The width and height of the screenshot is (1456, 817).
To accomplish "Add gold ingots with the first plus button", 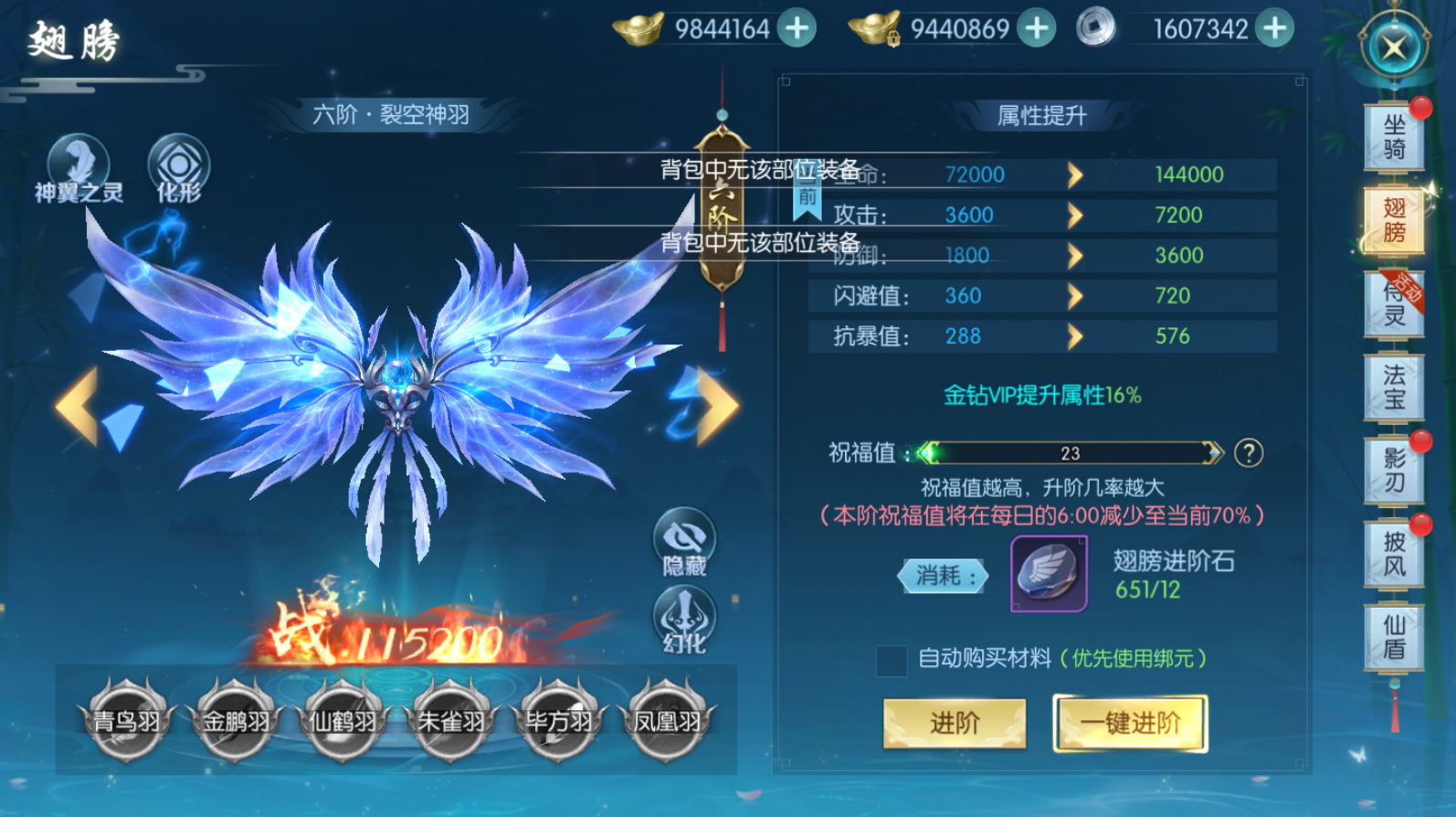I will click(797, 28).
